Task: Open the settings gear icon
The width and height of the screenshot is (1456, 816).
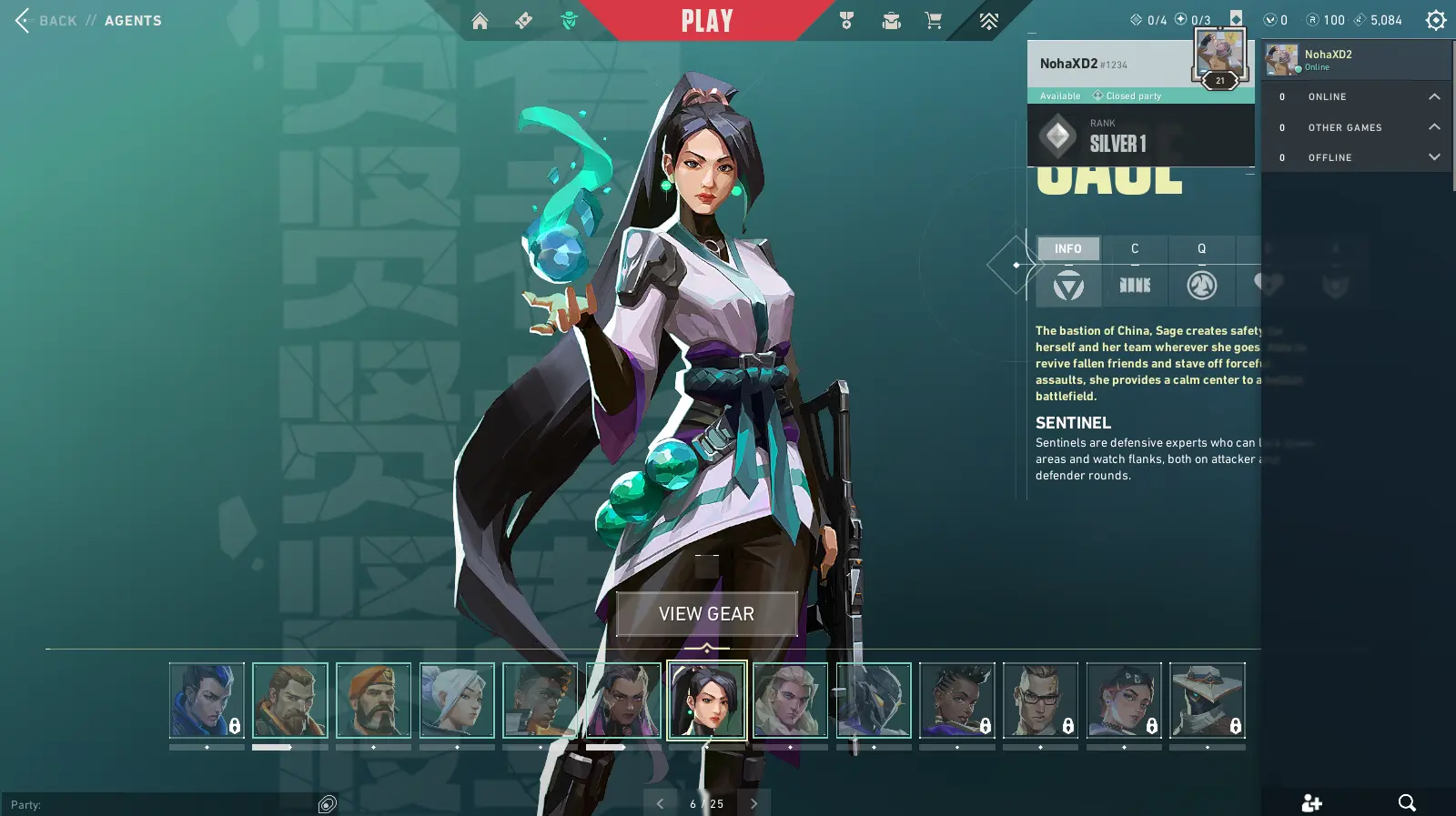Action: [x=1435, y=19]
